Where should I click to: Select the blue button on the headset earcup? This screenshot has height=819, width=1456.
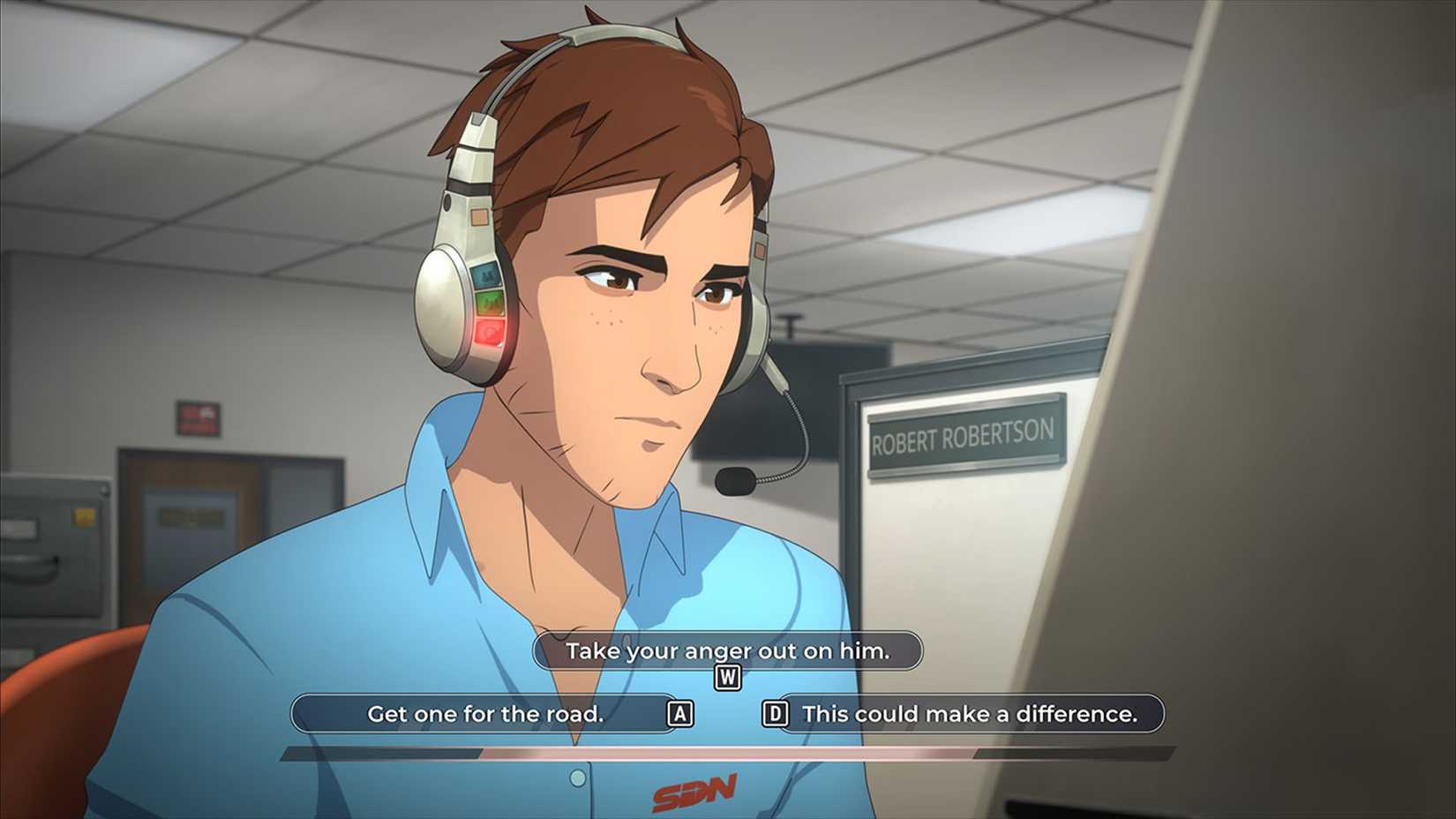tap(484, 278)
